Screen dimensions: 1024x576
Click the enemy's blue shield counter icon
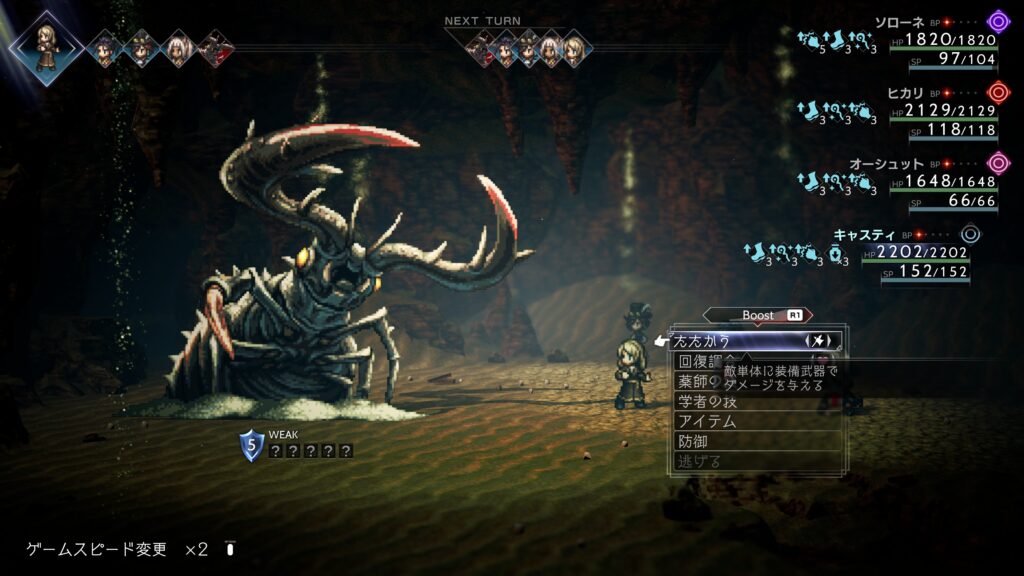[x=251, y=444]
